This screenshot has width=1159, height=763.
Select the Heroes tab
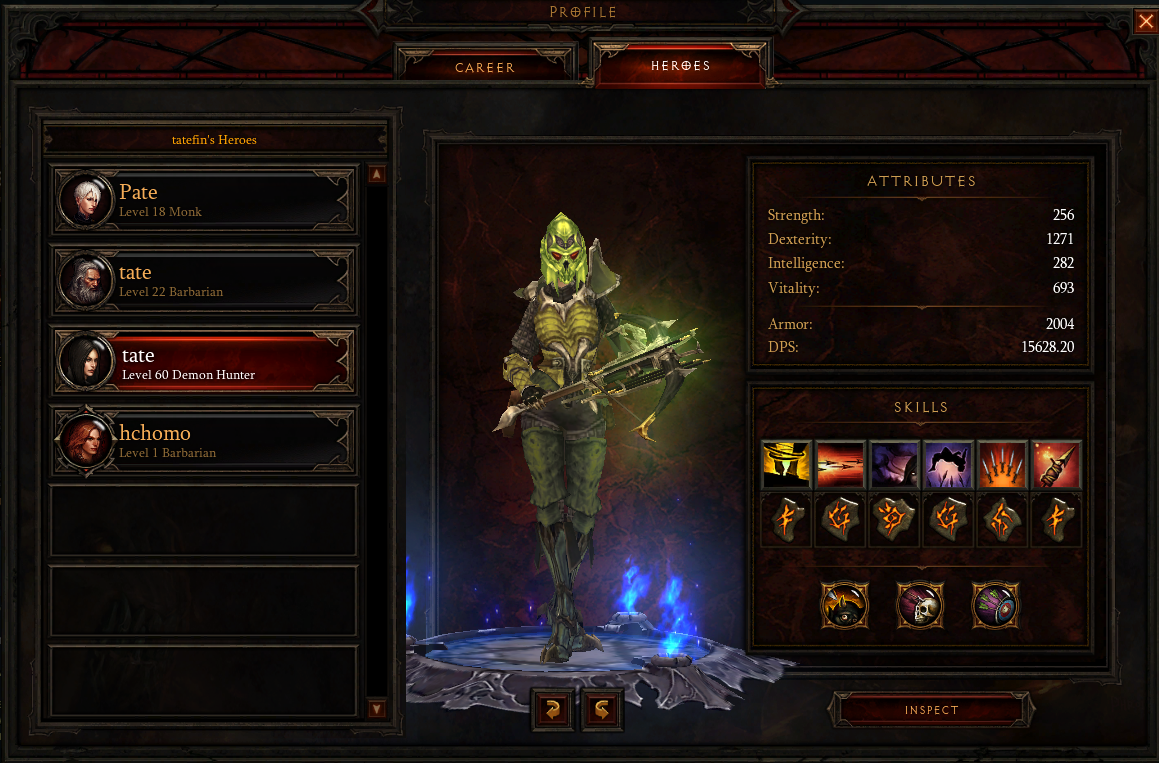681,66
